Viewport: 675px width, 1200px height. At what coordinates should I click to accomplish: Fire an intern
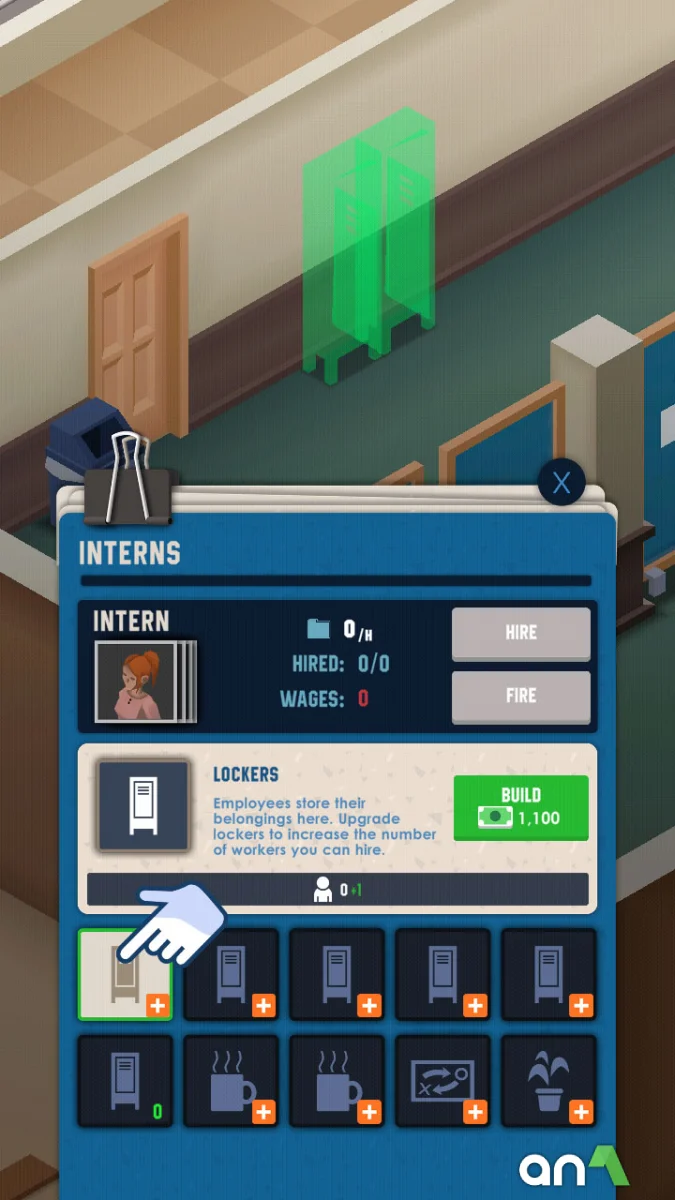click(521, 696)
